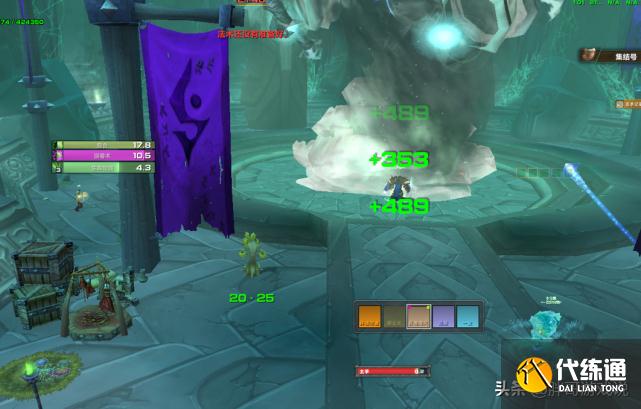
Task: Click the orange square button
Action: [x=371, y=316]
